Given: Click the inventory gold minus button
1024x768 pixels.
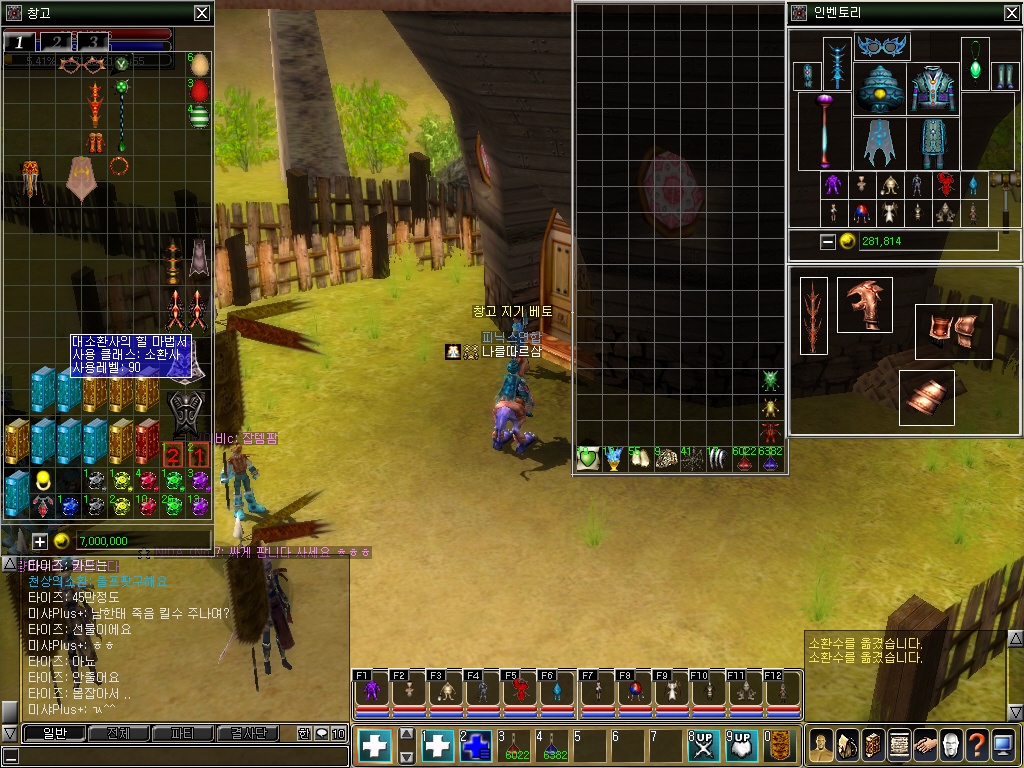Looking at the screenshot, I should pyautogui.click(x=828, y=241).
